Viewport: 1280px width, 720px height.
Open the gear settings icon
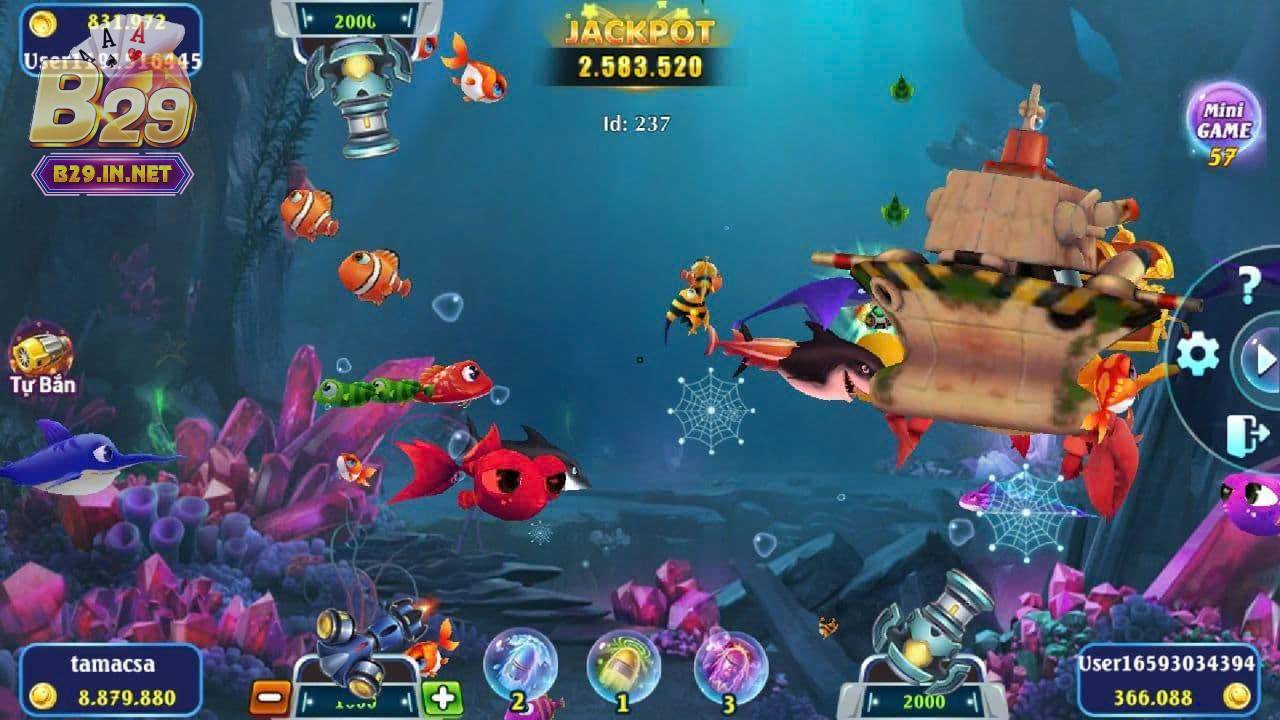[x=1197, y=354]
